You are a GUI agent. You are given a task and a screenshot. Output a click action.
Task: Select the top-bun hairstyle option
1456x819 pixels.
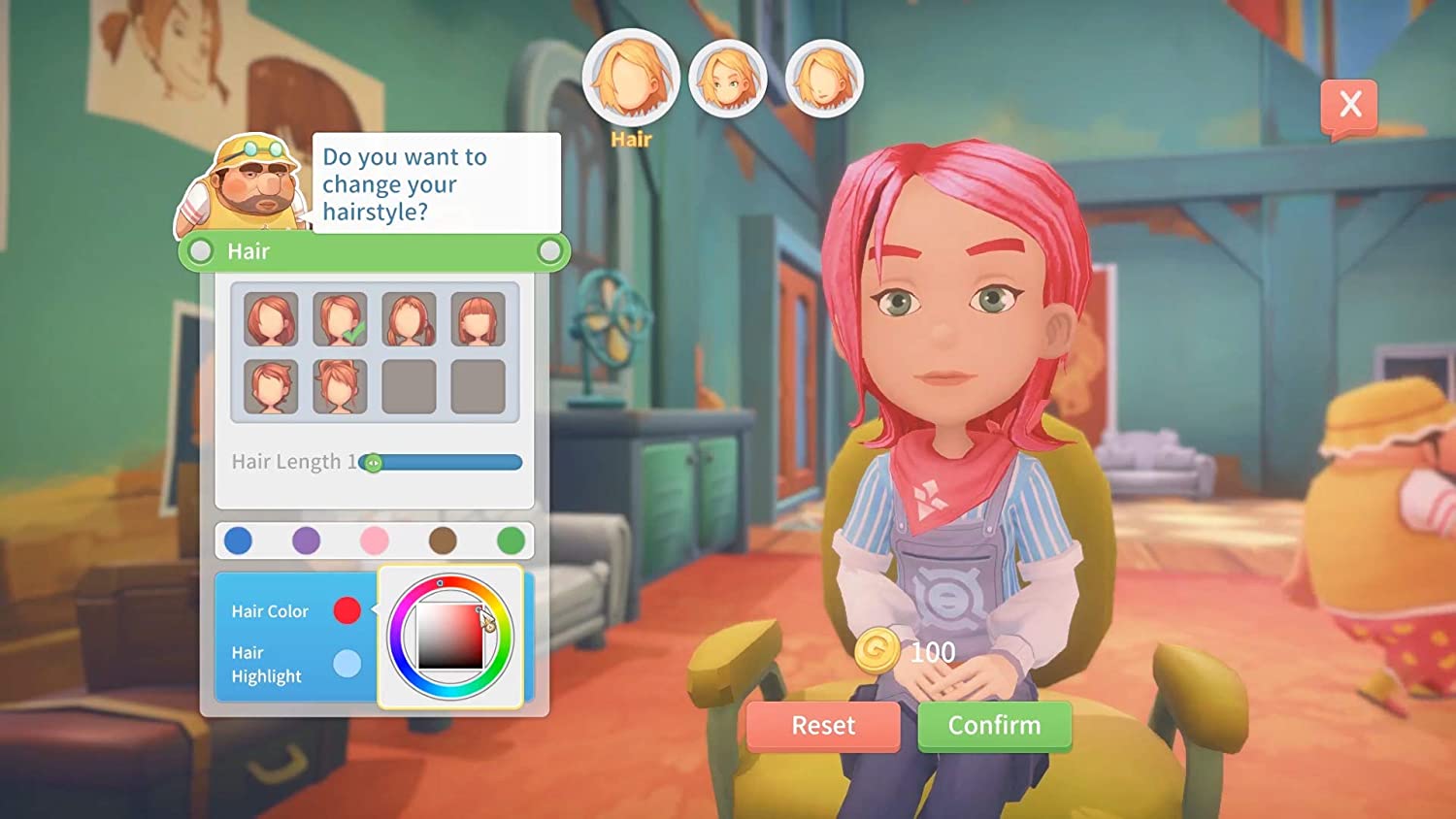click(338, 386)
